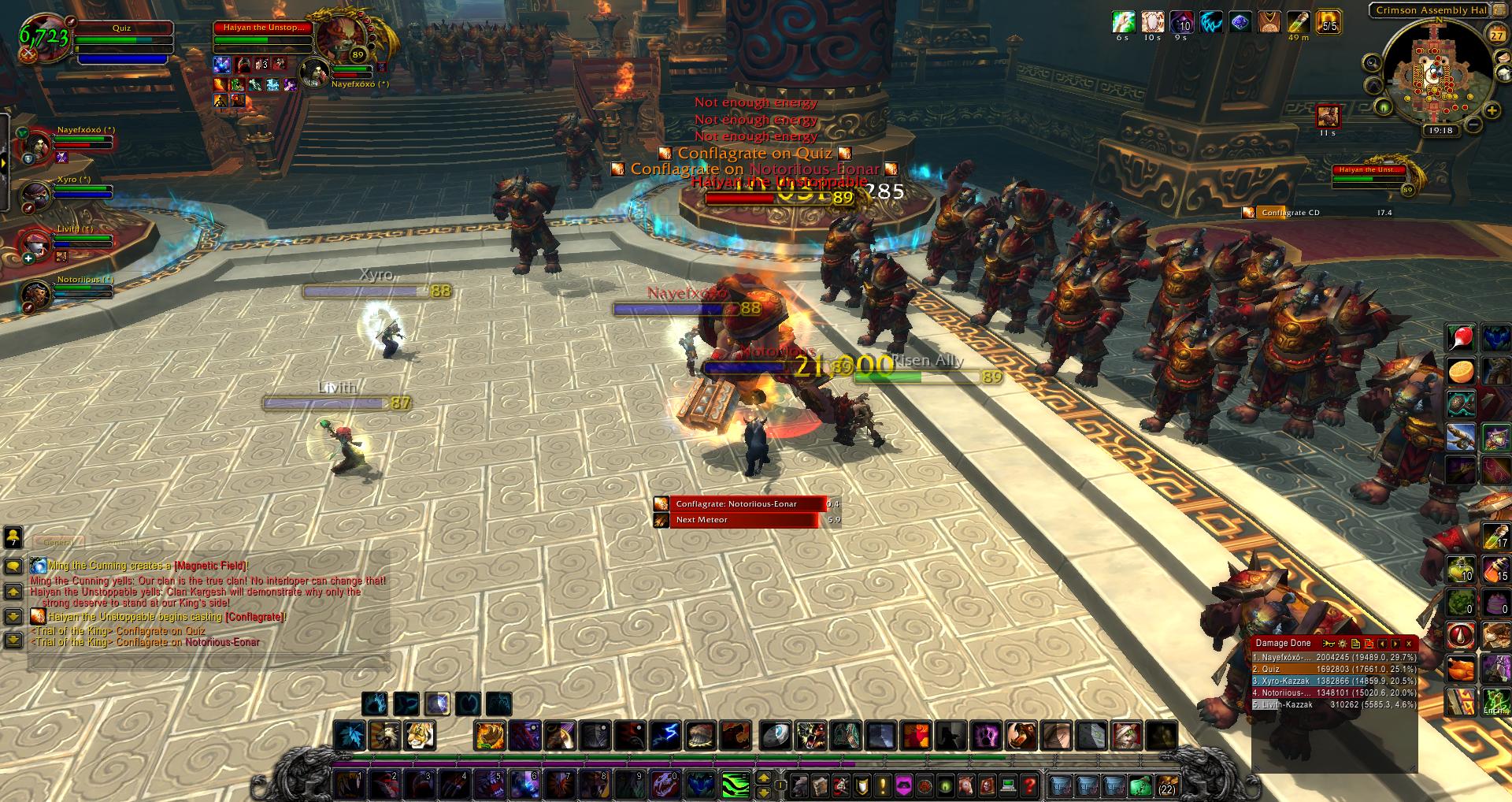Viewport: 1512px width, 802px height.
Task: Open the calendar button showing 27
Action: 1496,35
